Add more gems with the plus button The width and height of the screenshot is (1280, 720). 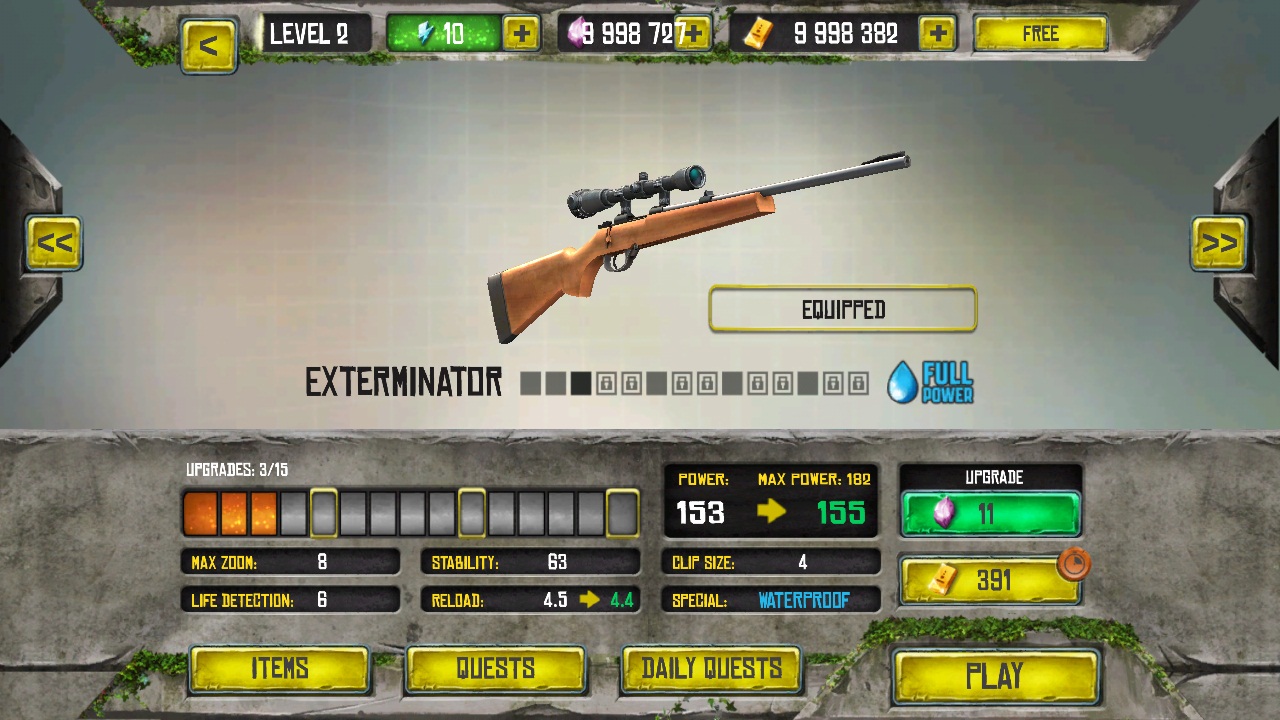(691, 33)
